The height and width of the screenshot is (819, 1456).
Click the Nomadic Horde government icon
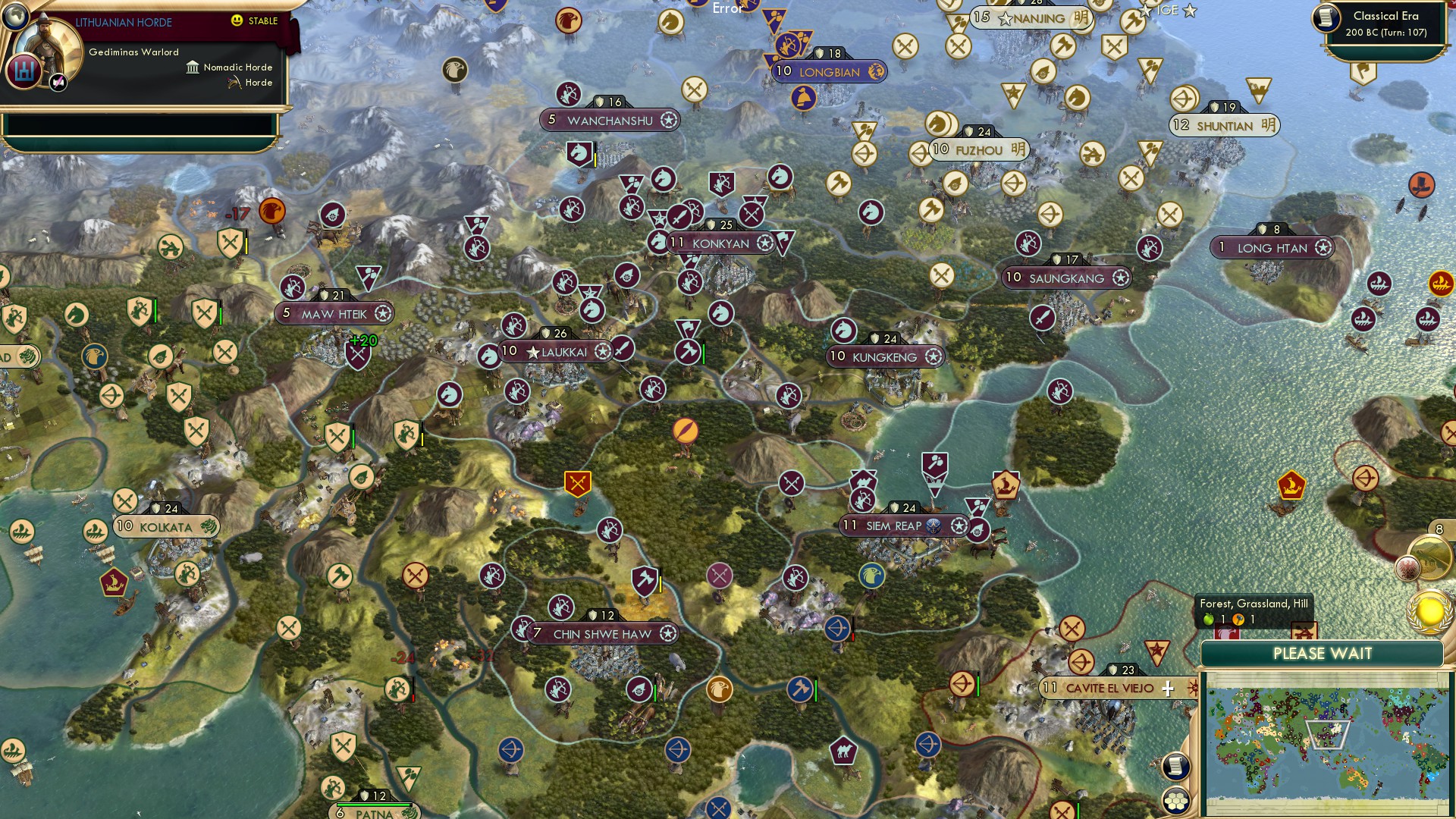193,67
